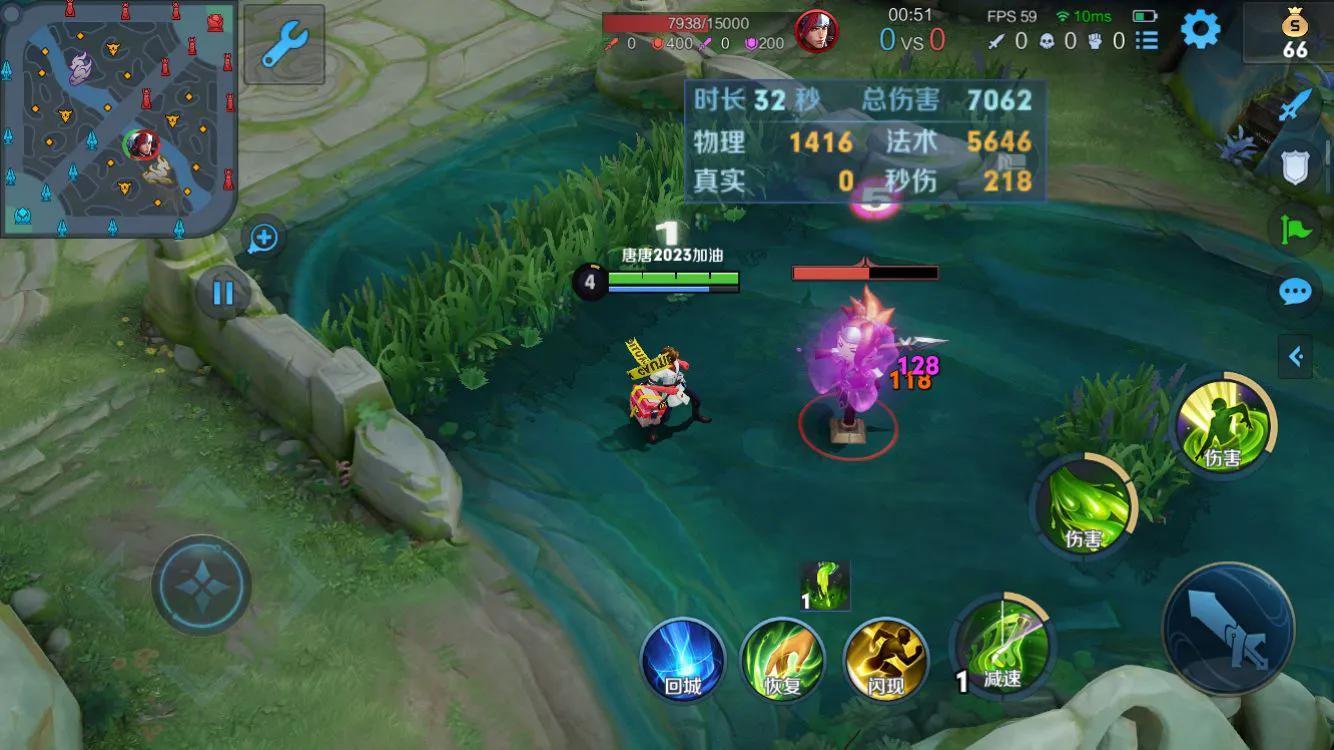Image resolution: width=1334 pixels, height=750 pixels.
Task: Cast the 闪现 flash spell
Action: tap(886, 661)
